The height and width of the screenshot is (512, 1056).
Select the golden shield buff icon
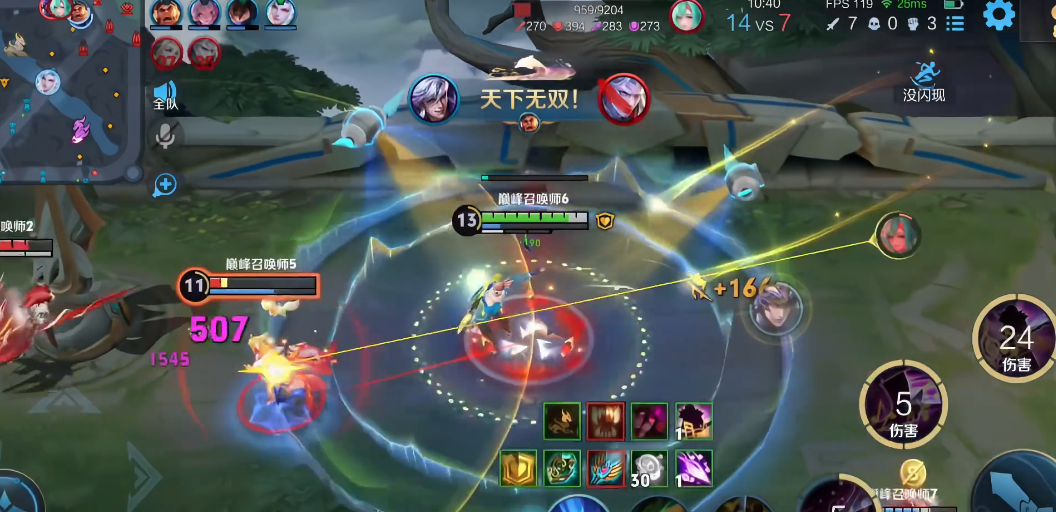518,468
